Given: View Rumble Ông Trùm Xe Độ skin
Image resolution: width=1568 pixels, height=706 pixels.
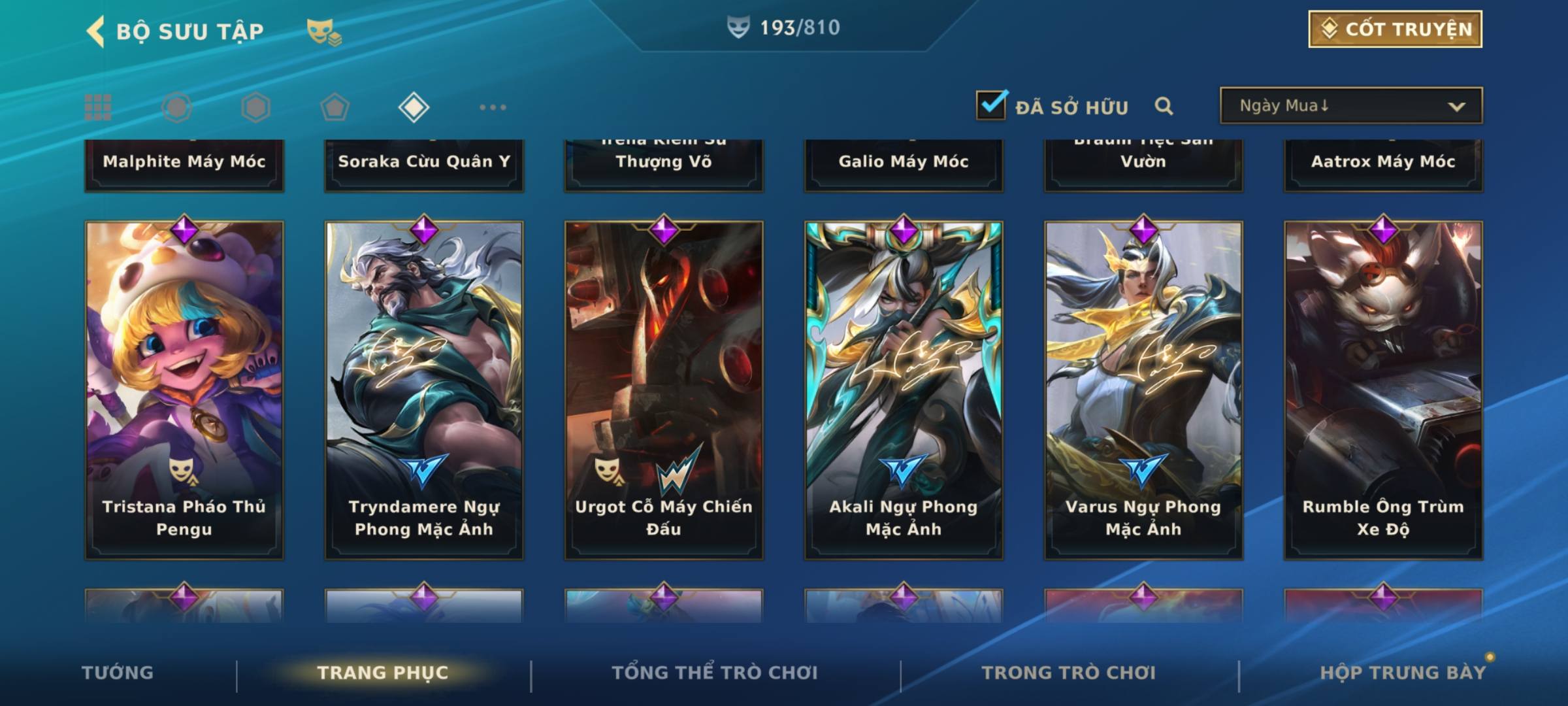Looking at the screenshot, I should (x=1383, y=390).
